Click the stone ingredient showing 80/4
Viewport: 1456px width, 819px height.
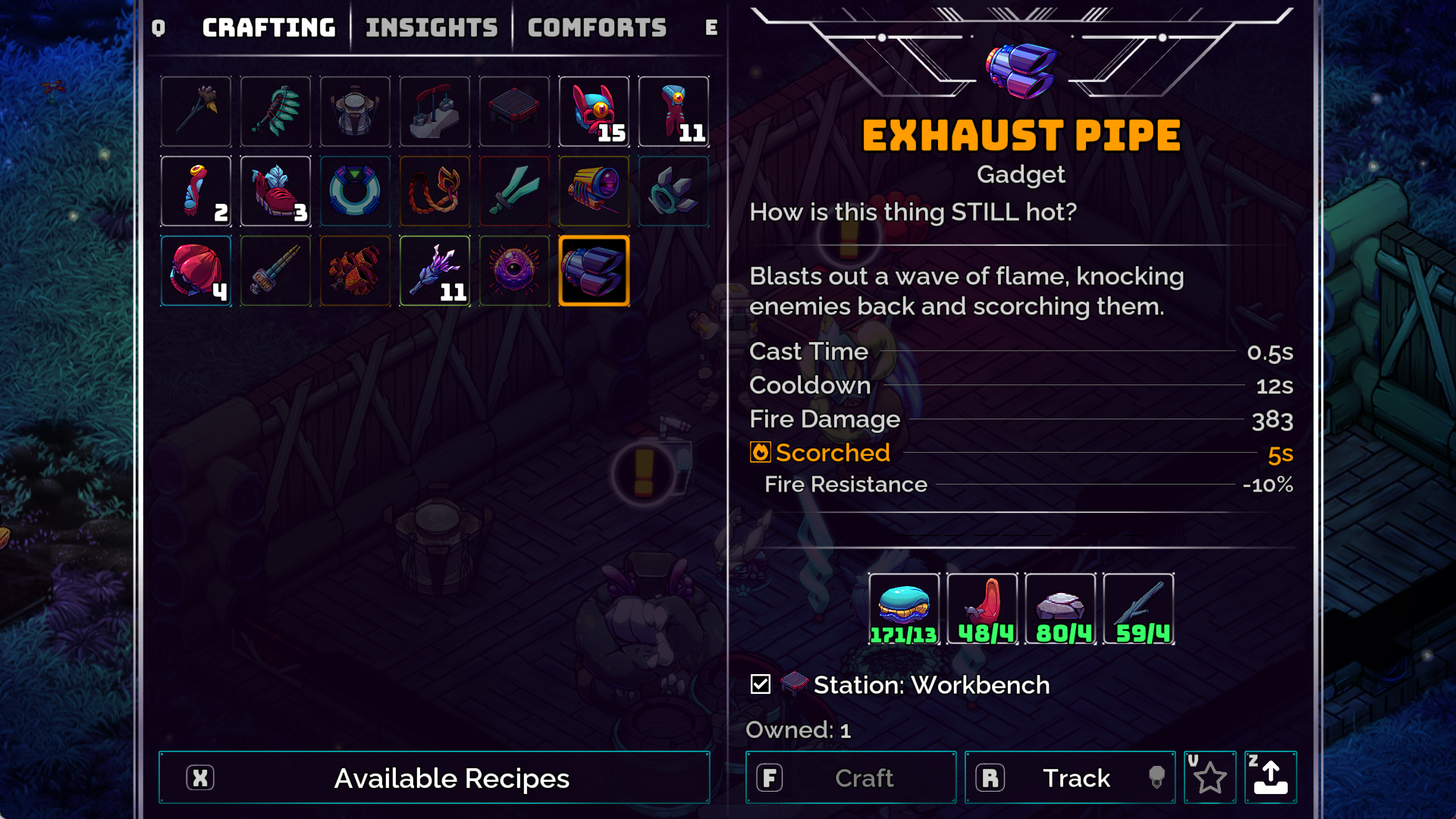(1060, 607)
